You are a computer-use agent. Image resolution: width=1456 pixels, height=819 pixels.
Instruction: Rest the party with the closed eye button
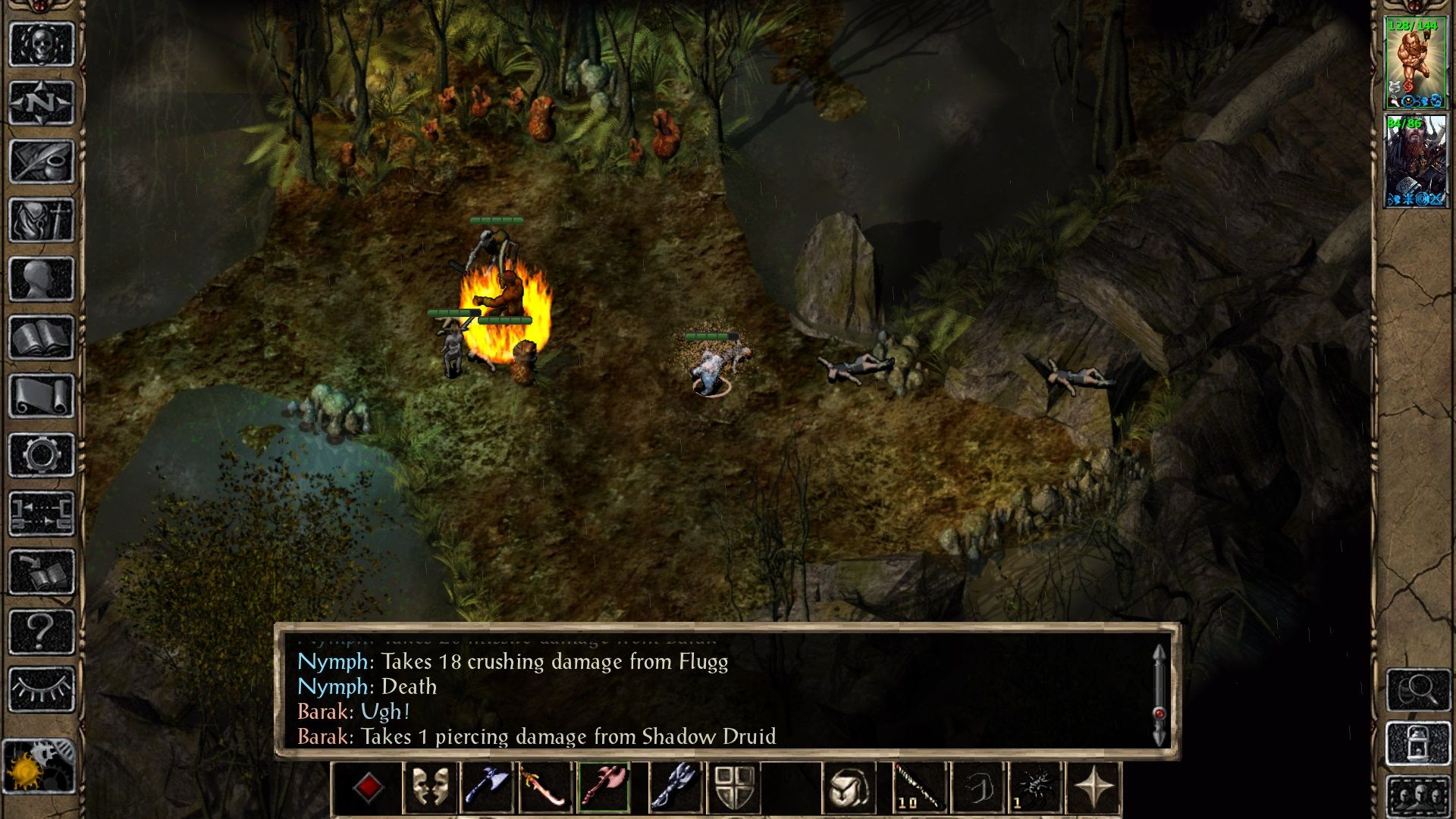(x=42, y=689)
